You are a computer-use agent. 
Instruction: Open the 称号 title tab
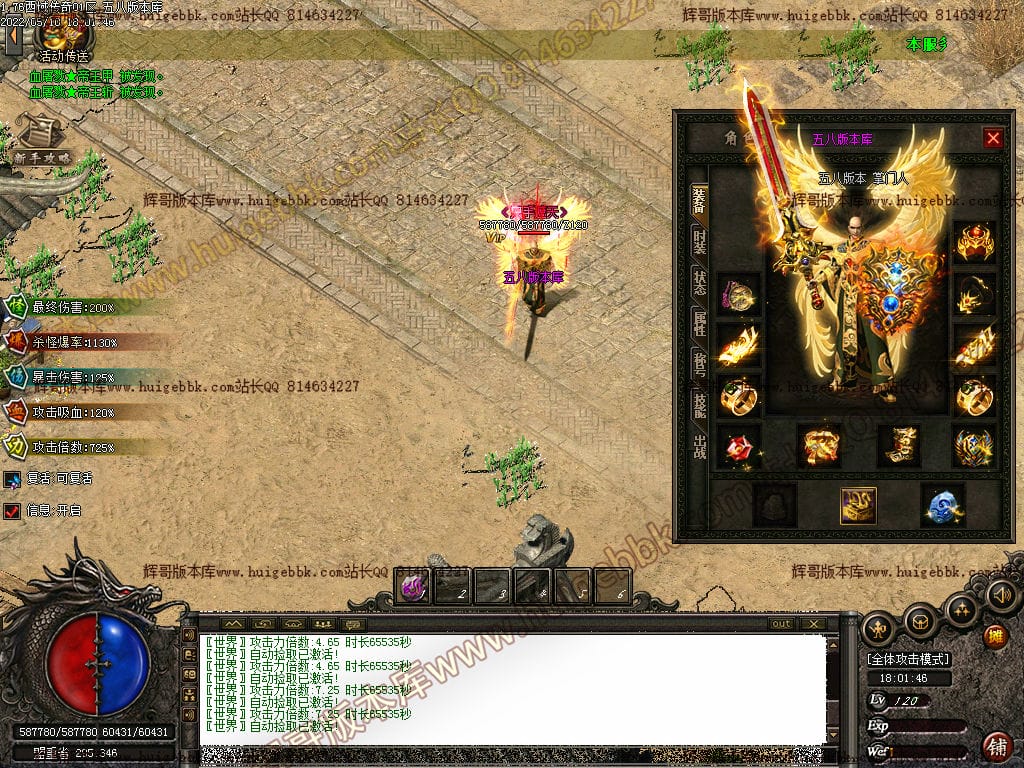pos(700,362)
